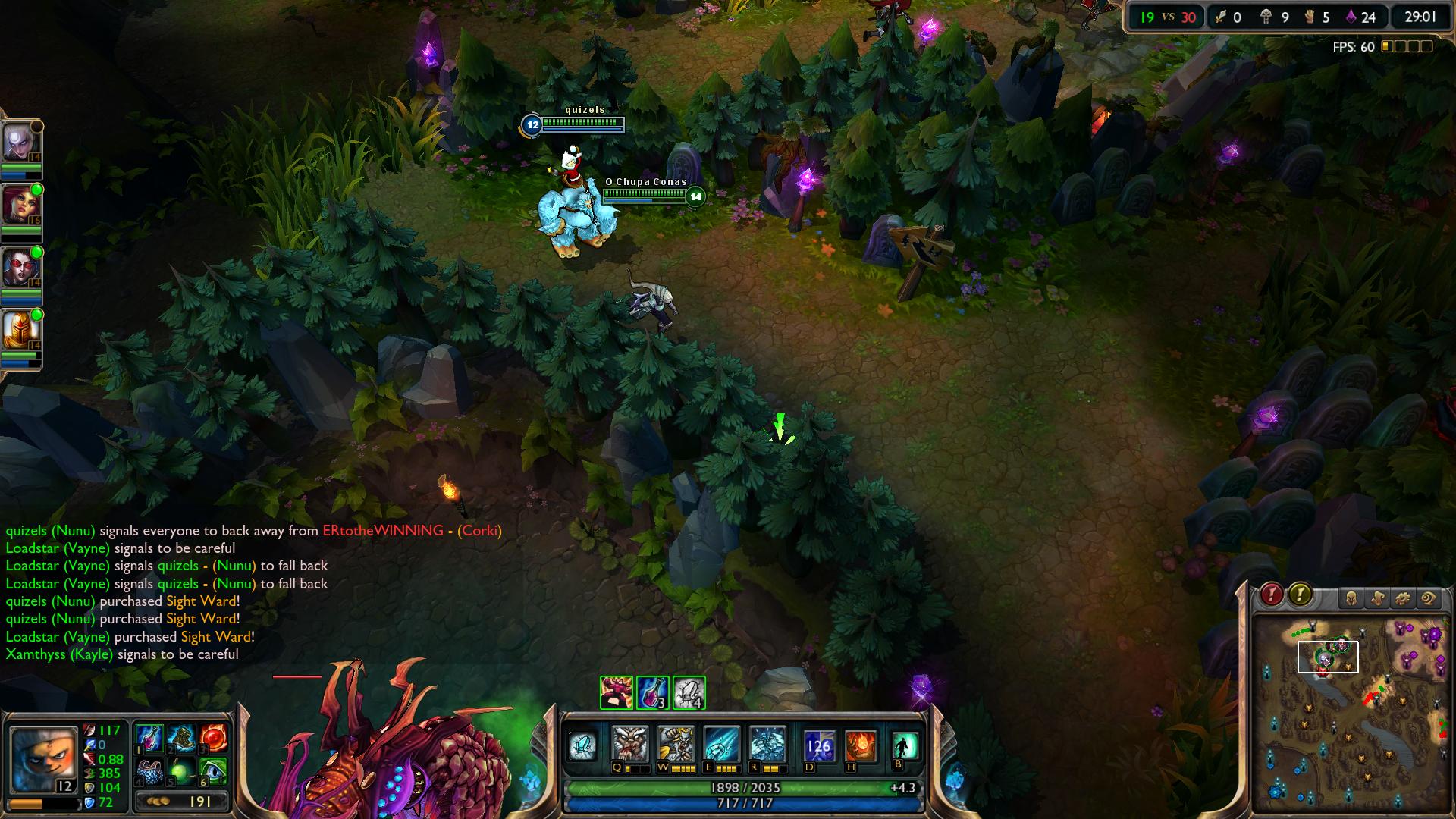
Task: Use the Ice Blast ability on E
Action: pos(721,745)
